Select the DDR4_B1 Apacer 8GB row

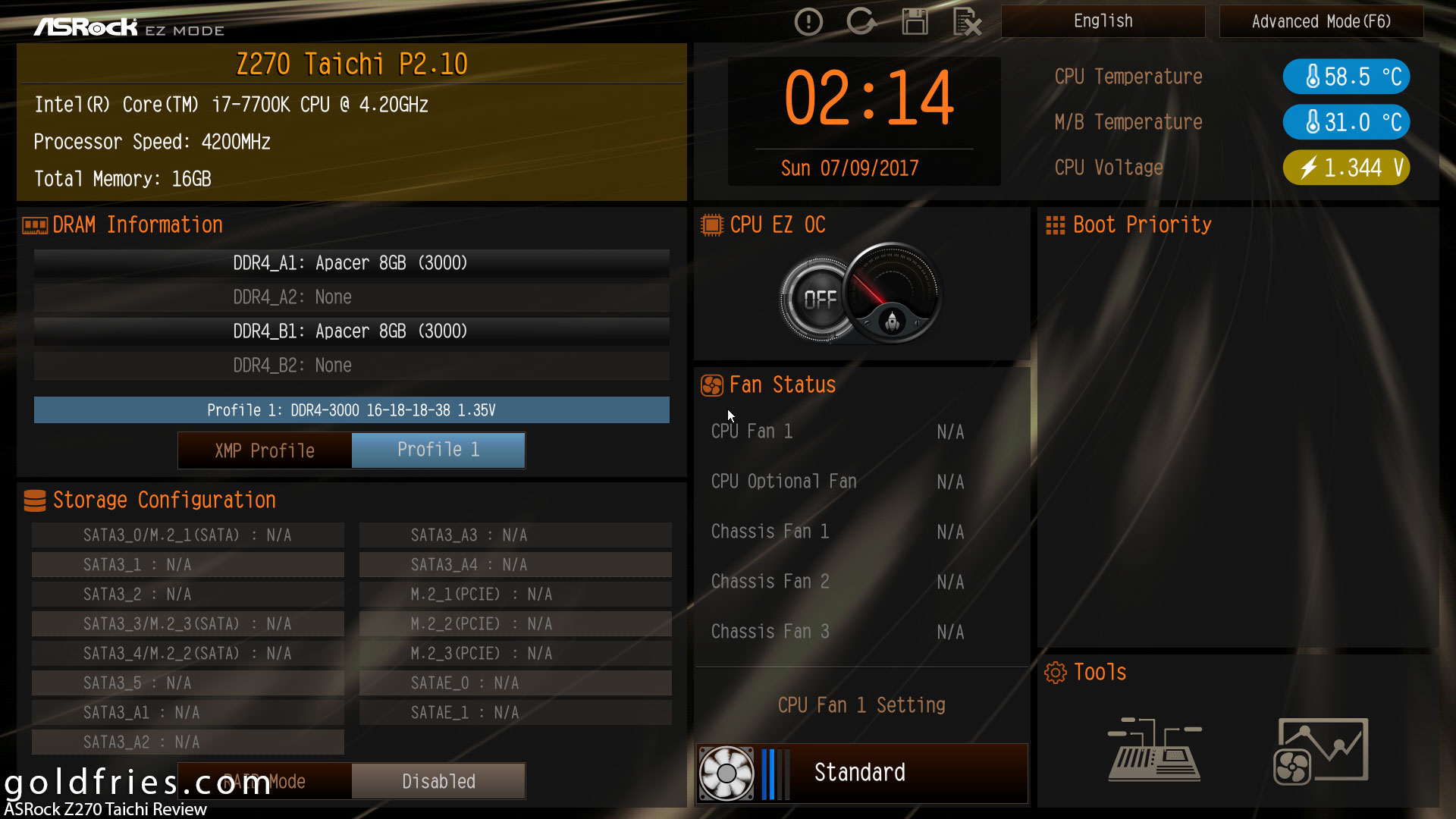point(351,331)
